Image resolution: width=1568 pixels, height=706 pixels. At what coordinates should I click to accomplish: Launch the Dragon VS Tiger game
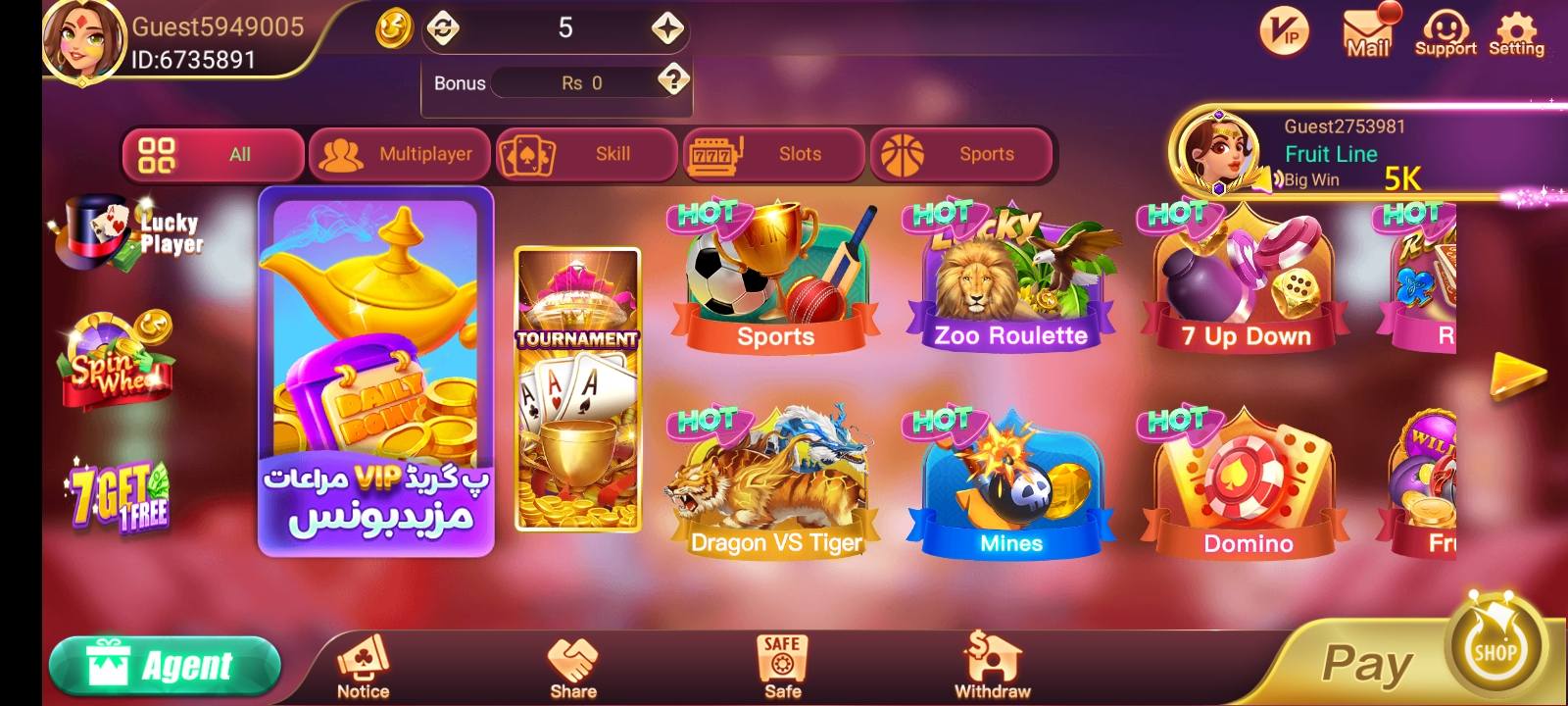tap(775, 480)
